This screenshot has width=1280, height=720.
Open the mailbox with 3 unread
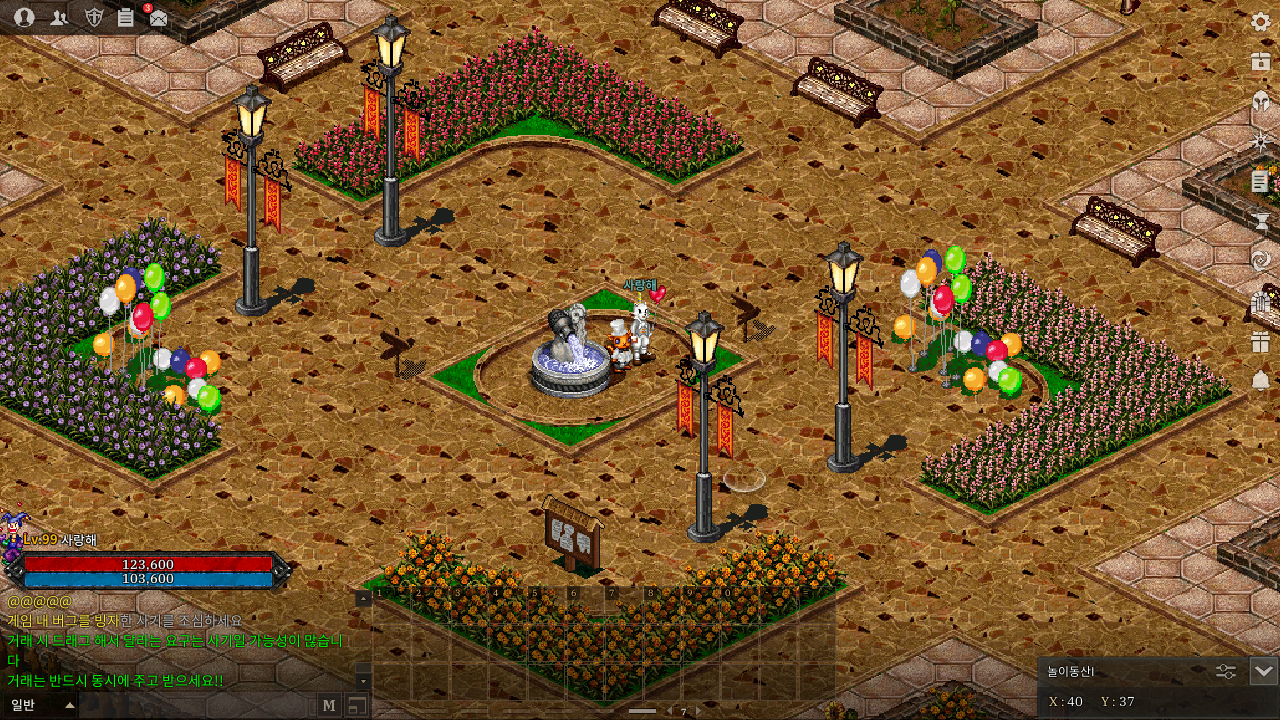click(x=157, y=17)
